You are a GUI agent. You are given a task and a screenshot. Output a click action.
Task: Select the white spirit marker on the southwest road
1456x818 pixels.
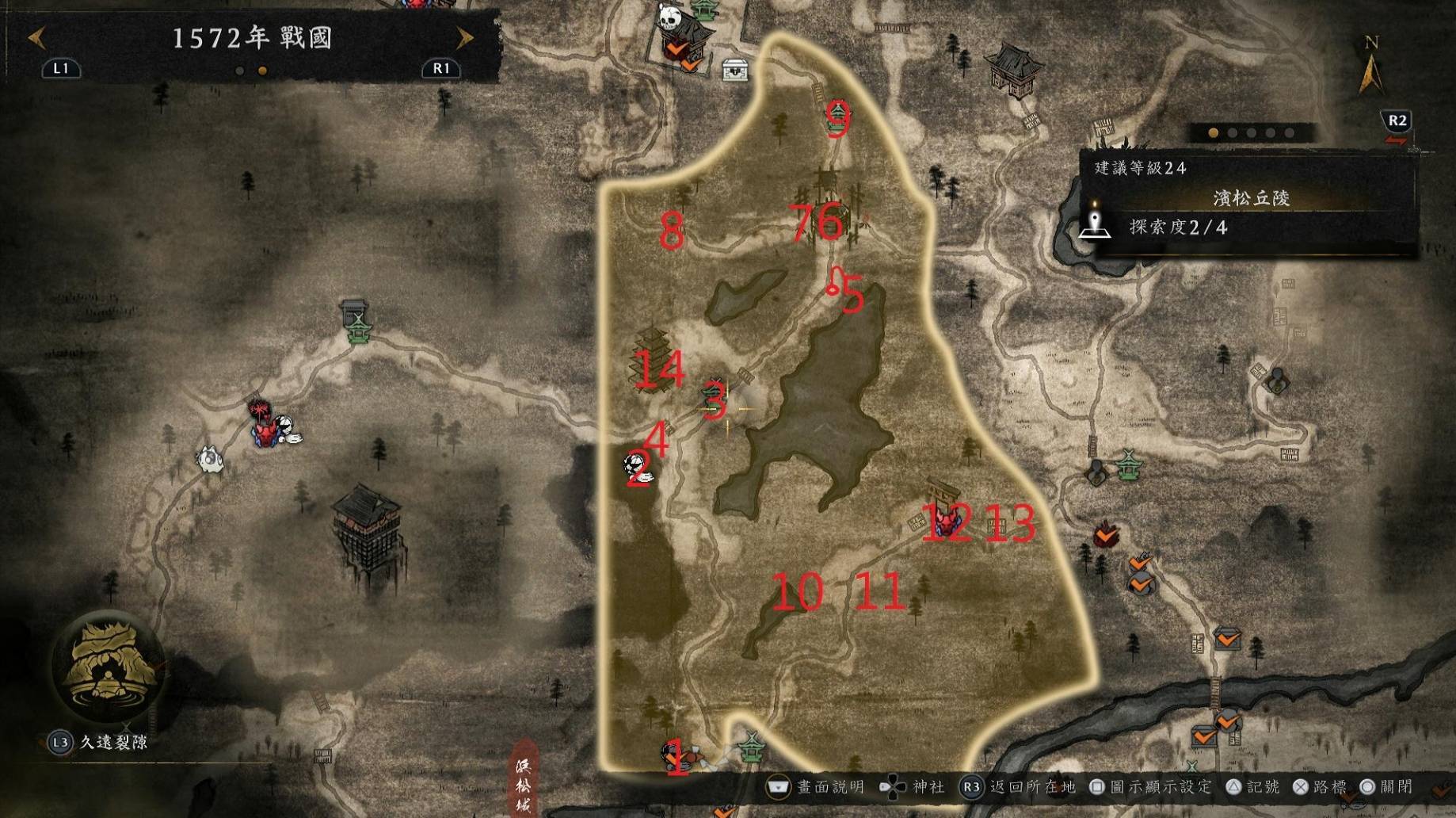coord(210,459)
